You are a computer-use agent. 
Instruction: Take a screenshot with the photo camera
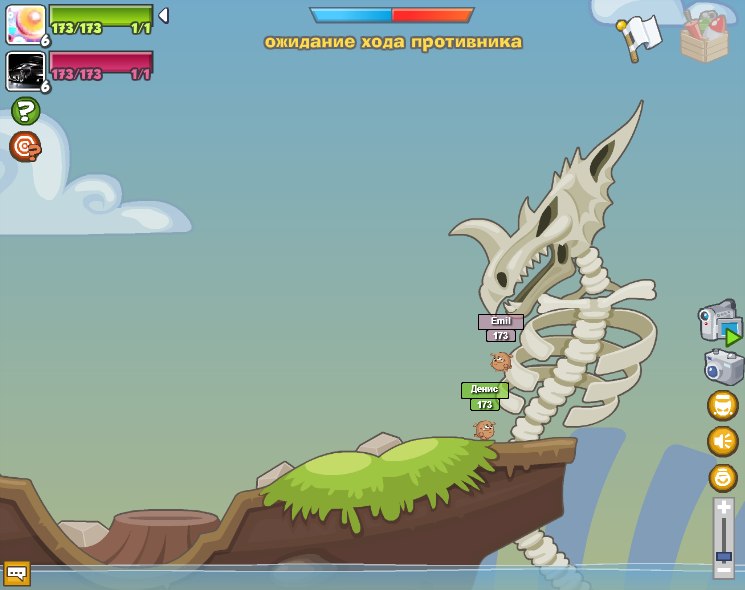[x=723, y=366]
